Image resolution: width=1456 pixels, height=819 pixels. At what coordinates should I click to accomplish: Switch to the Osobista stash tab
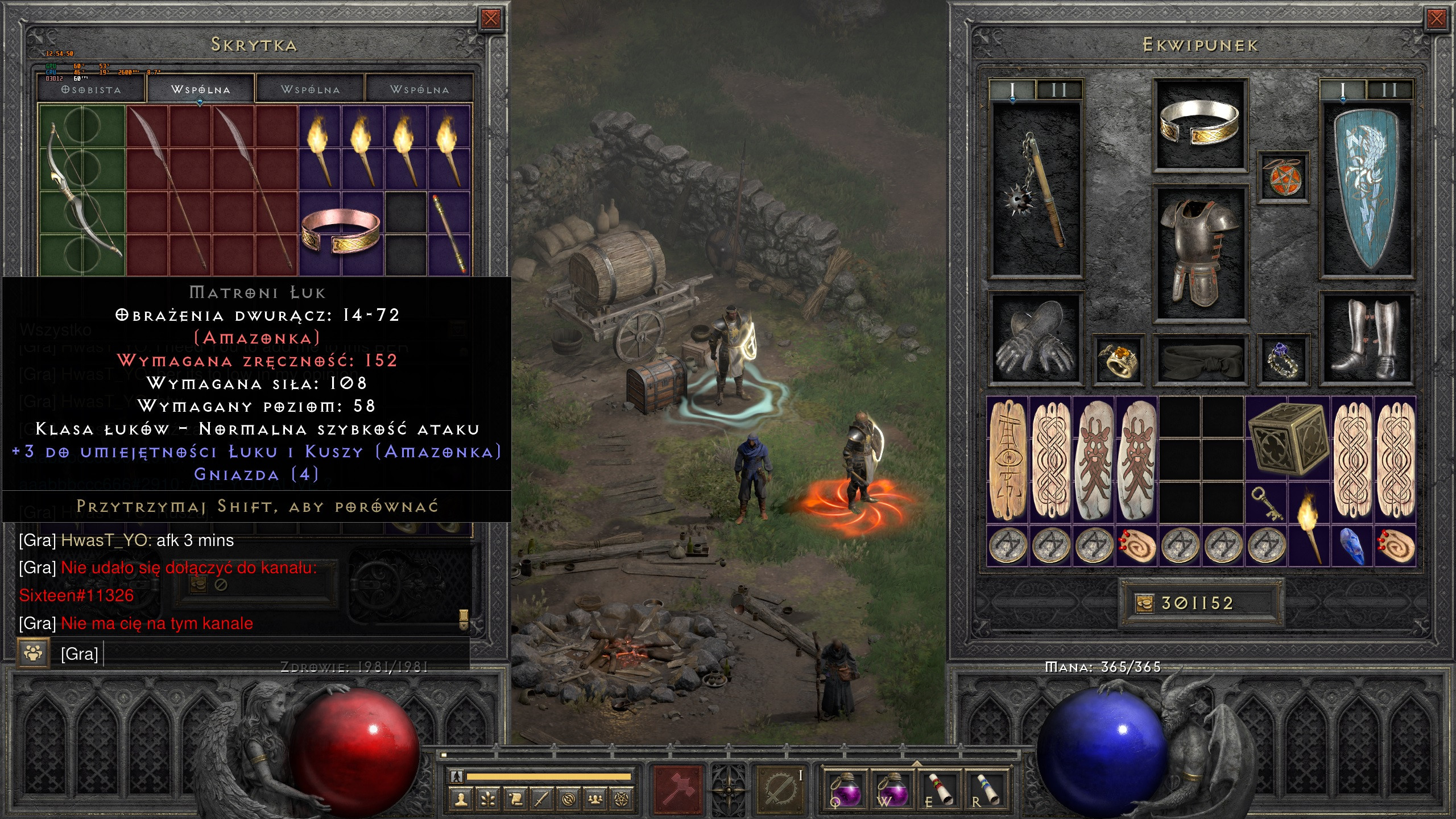click(92, 90)
